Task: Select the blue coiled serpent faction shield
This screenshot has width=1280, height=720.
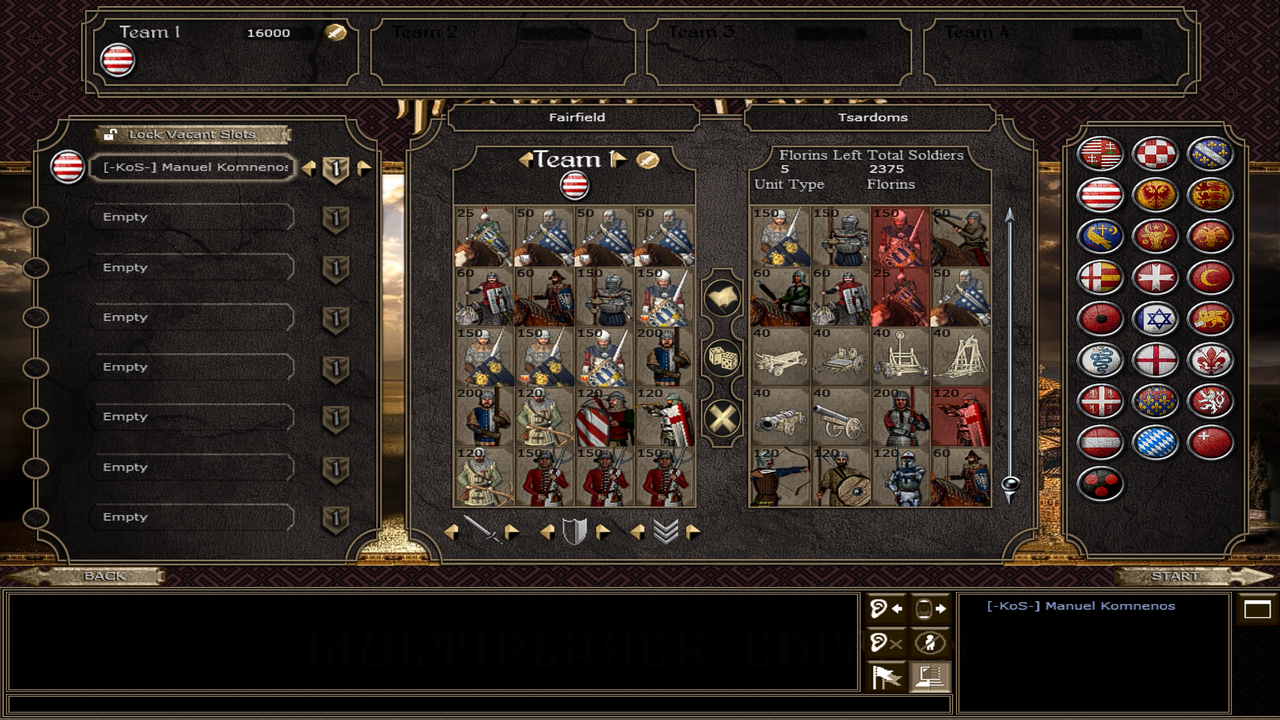Action: click(1100, 360)
